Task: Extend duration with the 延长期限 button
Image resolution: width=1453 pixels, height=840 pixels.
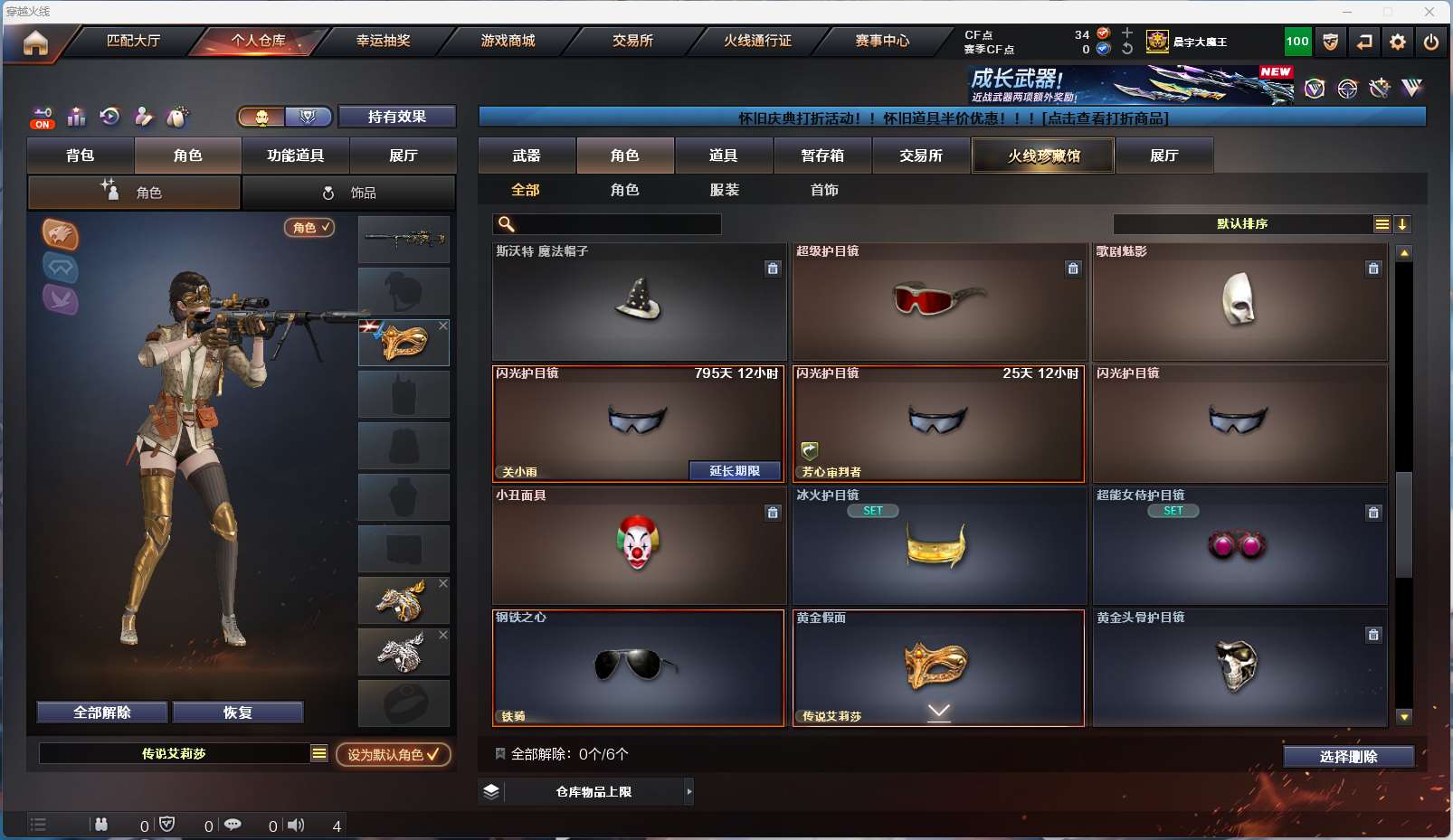Action: pyautogui.click(x=735, y=471)
